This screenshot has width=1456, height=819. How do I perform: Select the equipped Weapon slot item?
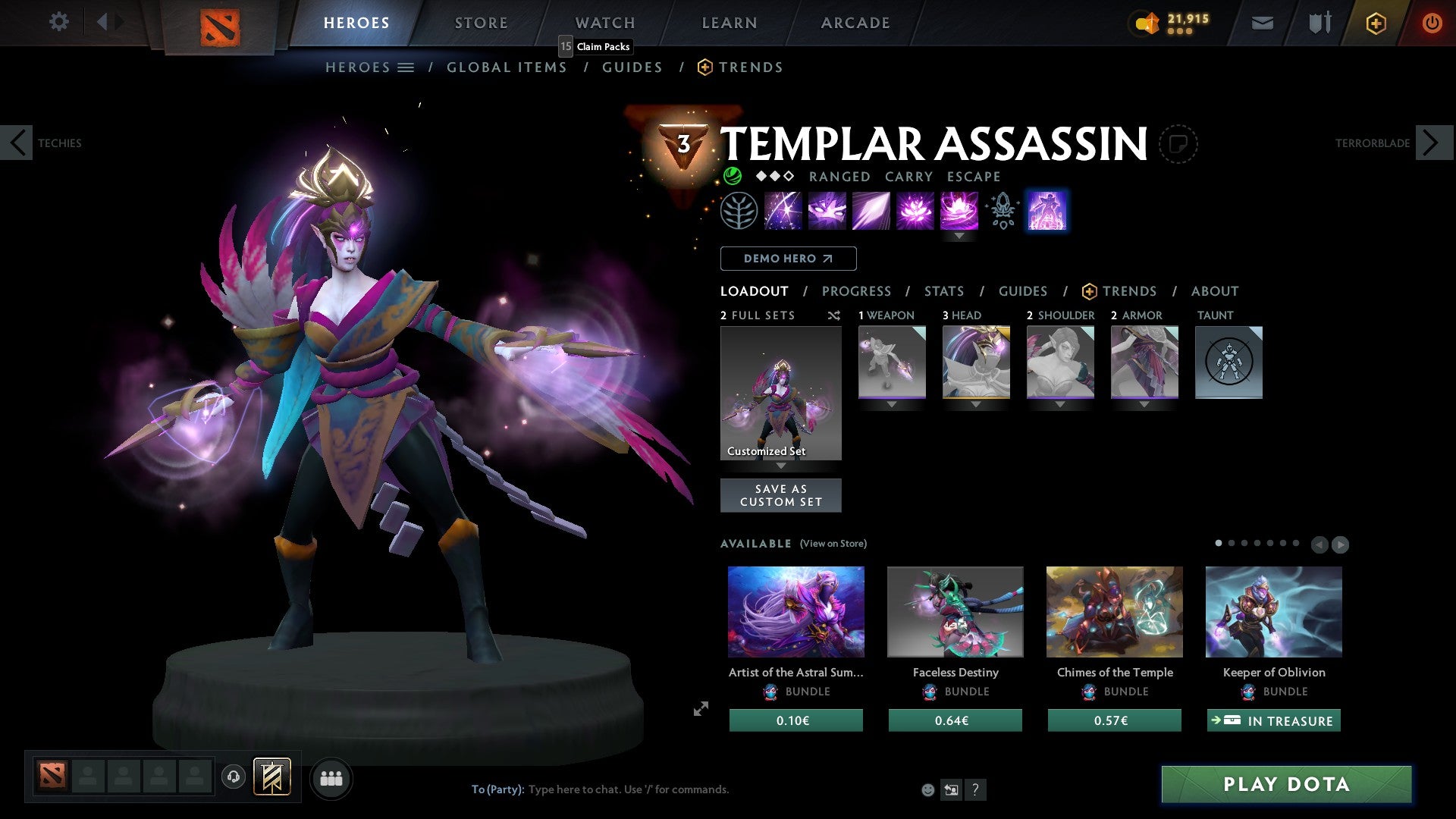(x=892, y=362)
